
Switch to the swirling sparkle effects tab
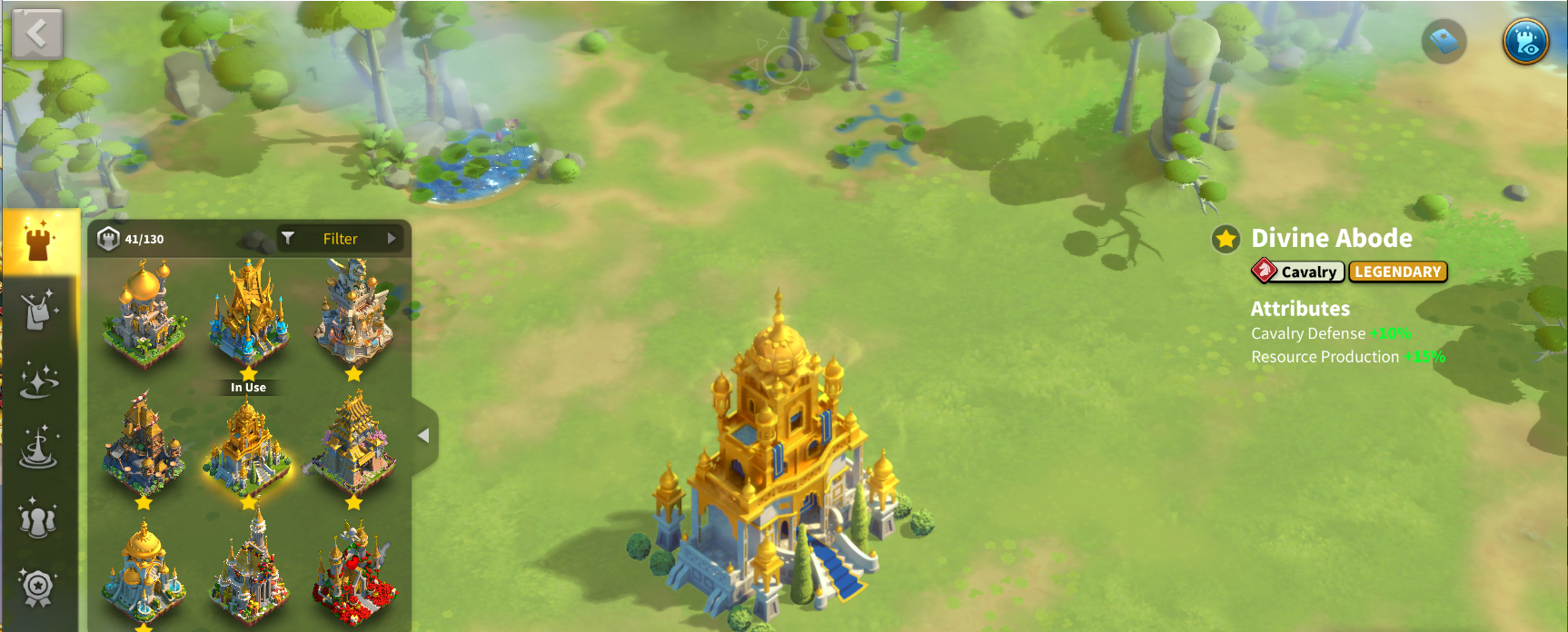pyautogui.click(x=38, y=380)
